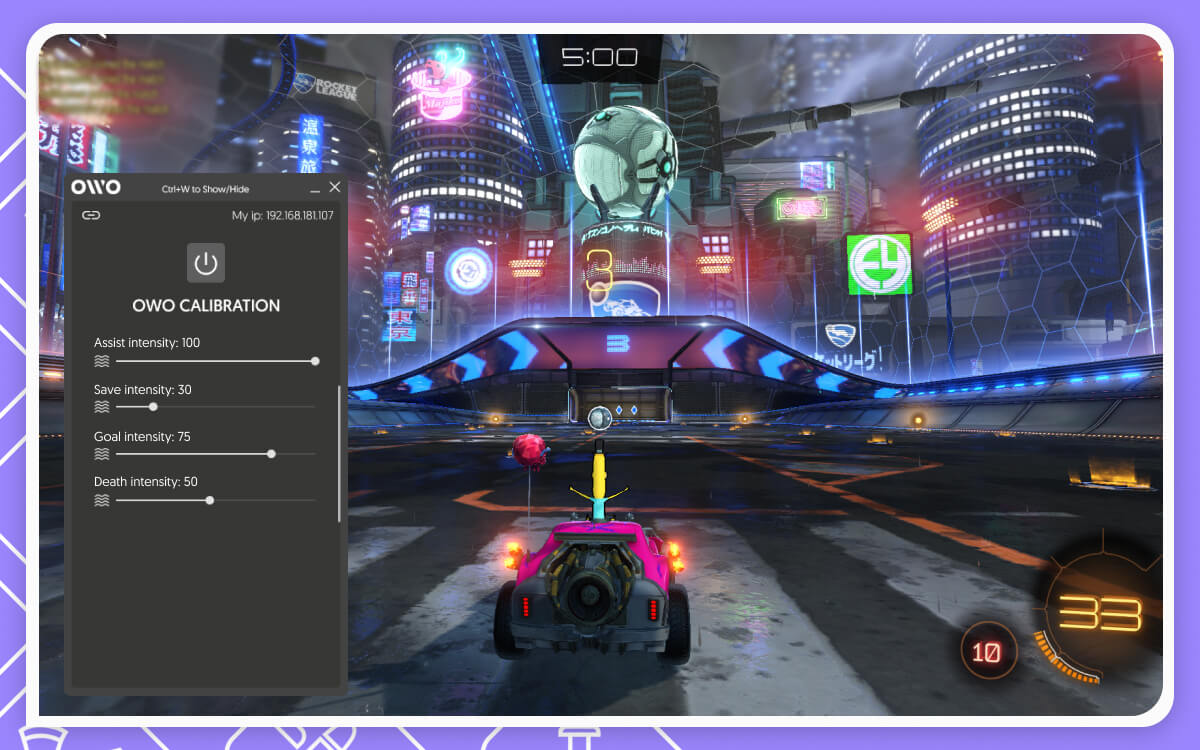
Task: Click the Death intensity slider handle
Action: 209,500
